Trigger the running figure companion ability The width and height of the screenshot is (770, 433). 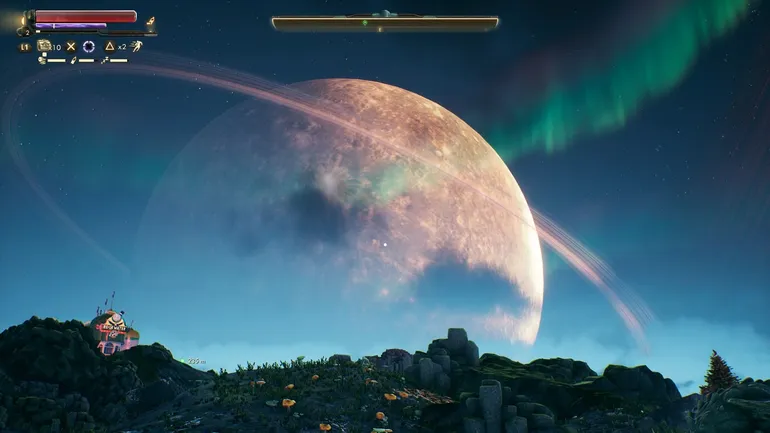pyautogui.click(x=137, y=46)
